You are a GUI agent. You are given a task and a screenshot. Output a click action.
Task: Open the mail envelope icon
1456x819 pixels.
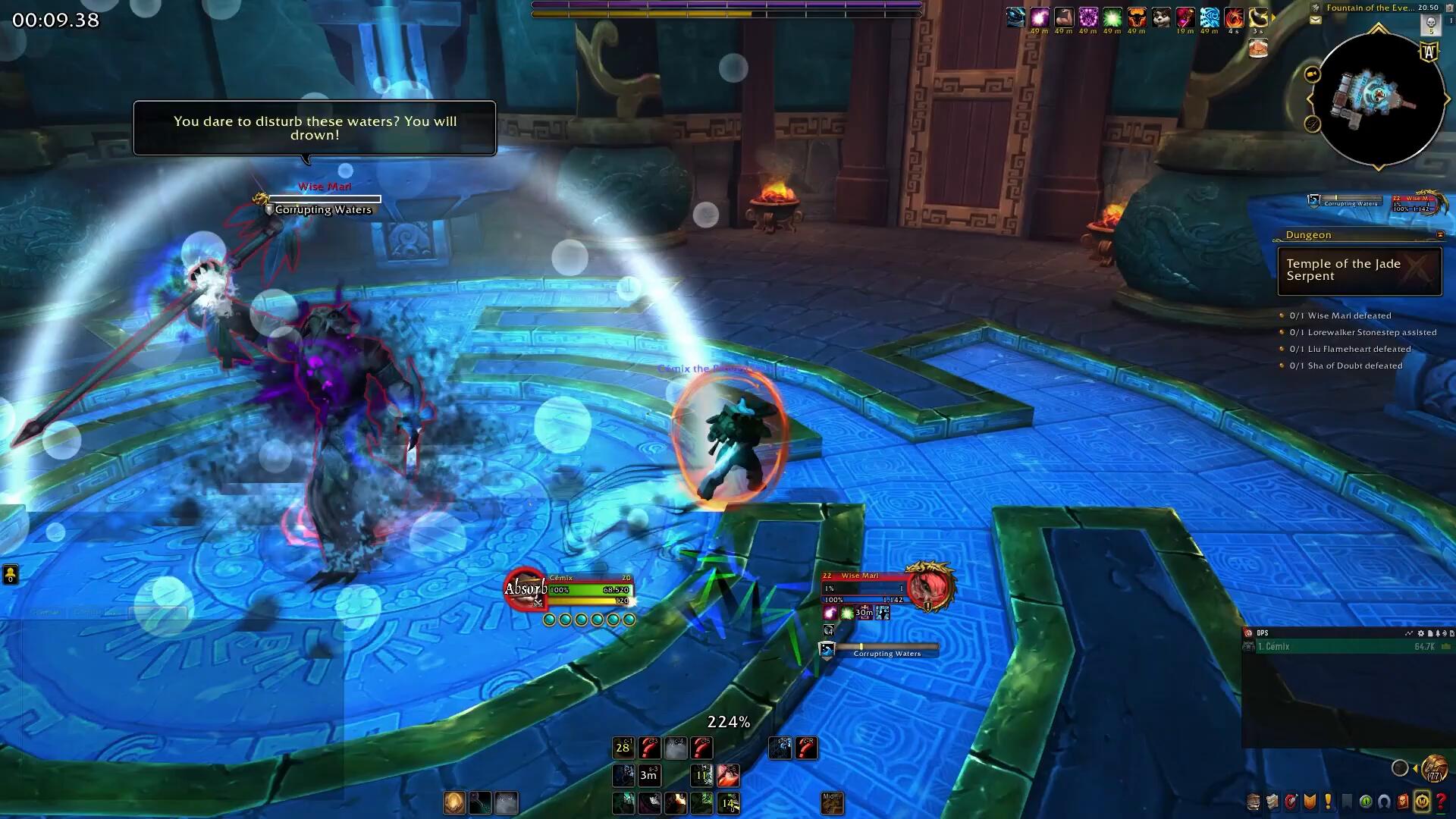[x=1316, y=20]
